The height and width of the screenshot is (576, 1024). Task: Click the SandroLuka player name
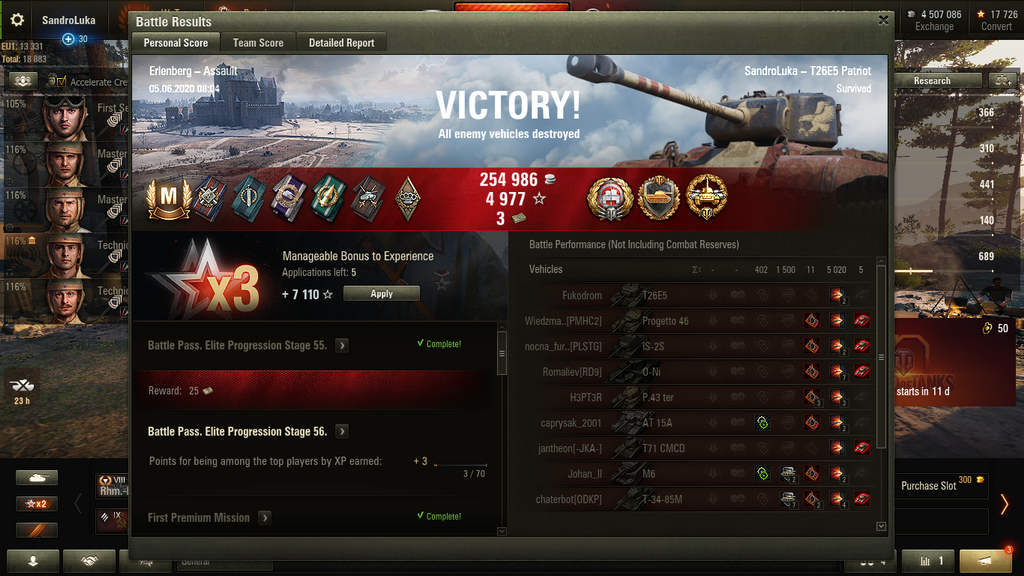[66, 20]
